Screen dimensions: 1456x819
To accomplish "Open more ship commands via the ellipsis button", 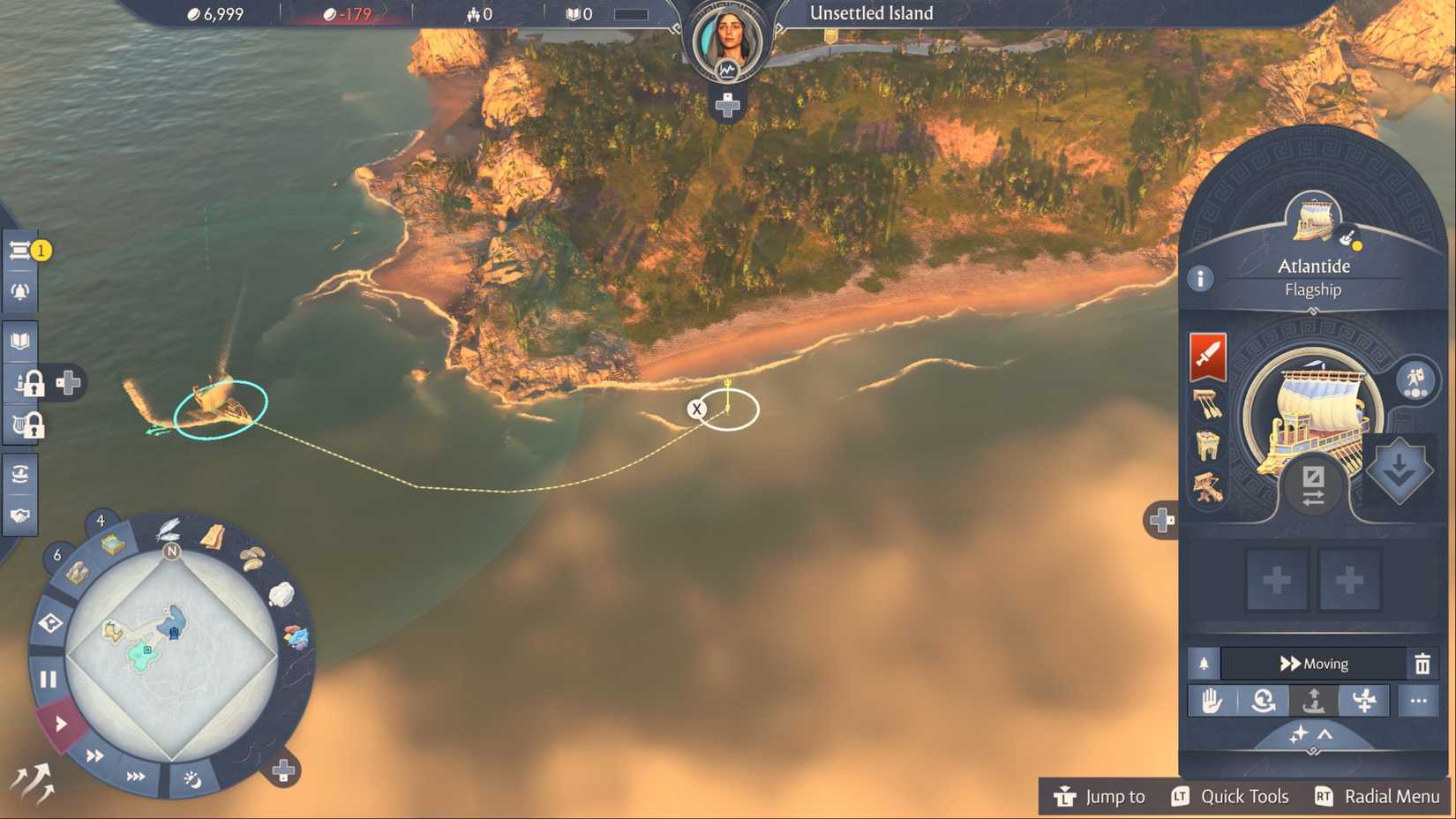I will (x=1419, y=700).
